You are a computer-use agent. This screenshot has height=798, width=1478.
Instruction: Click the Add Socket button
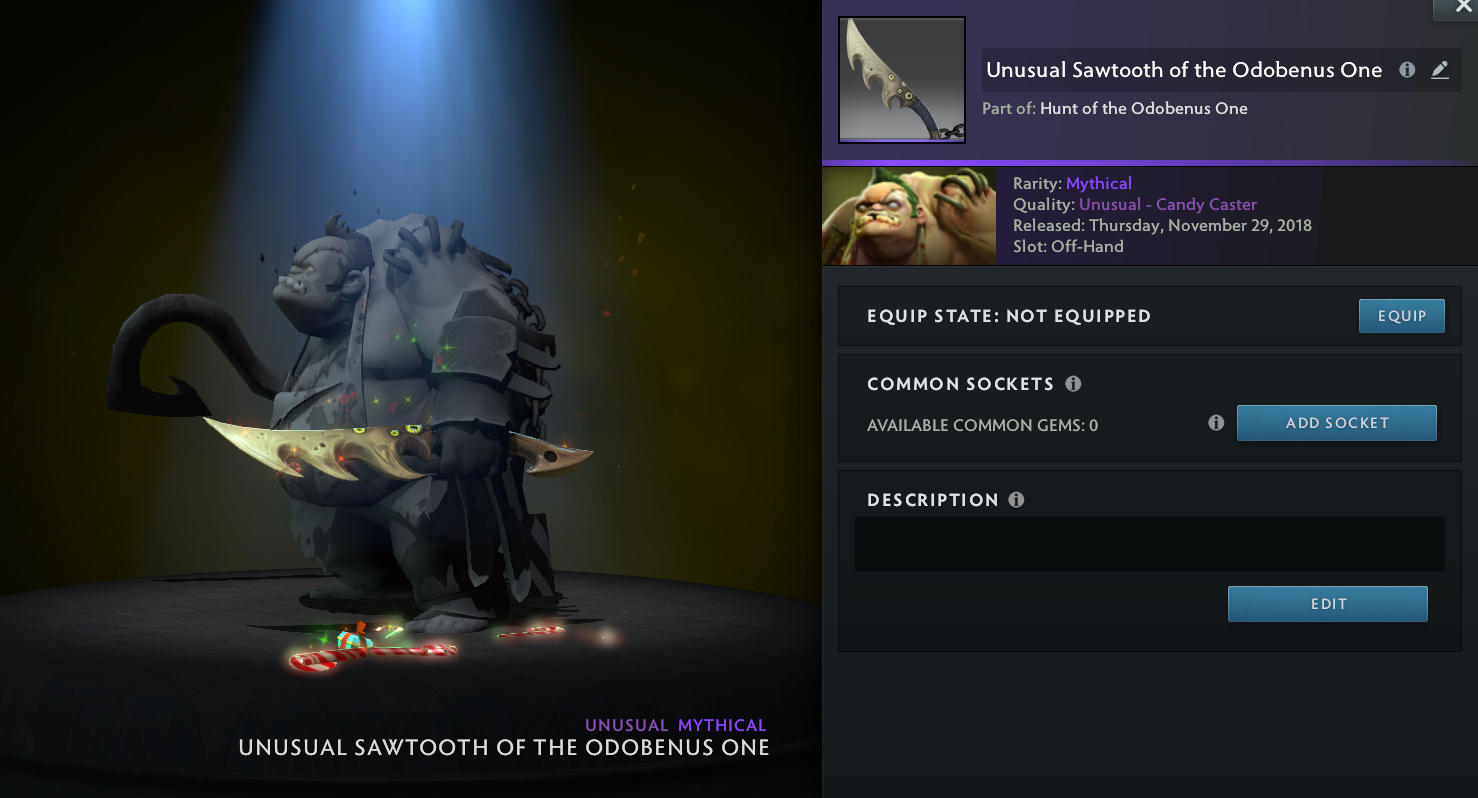pos(1336,423)
